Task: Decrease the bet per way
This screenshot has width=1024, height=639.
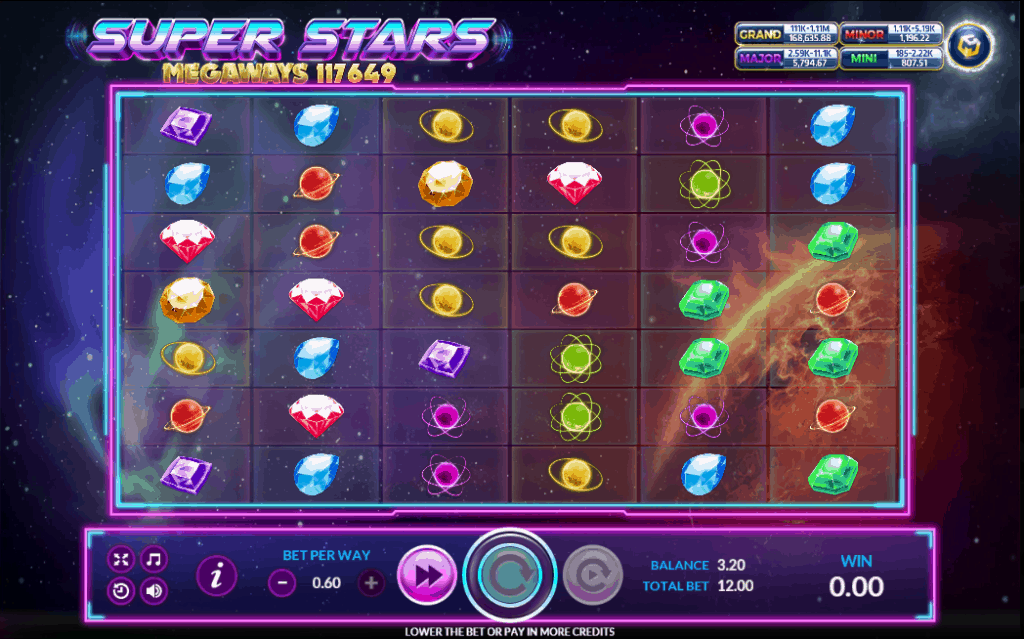Action: tap(283, 582)
